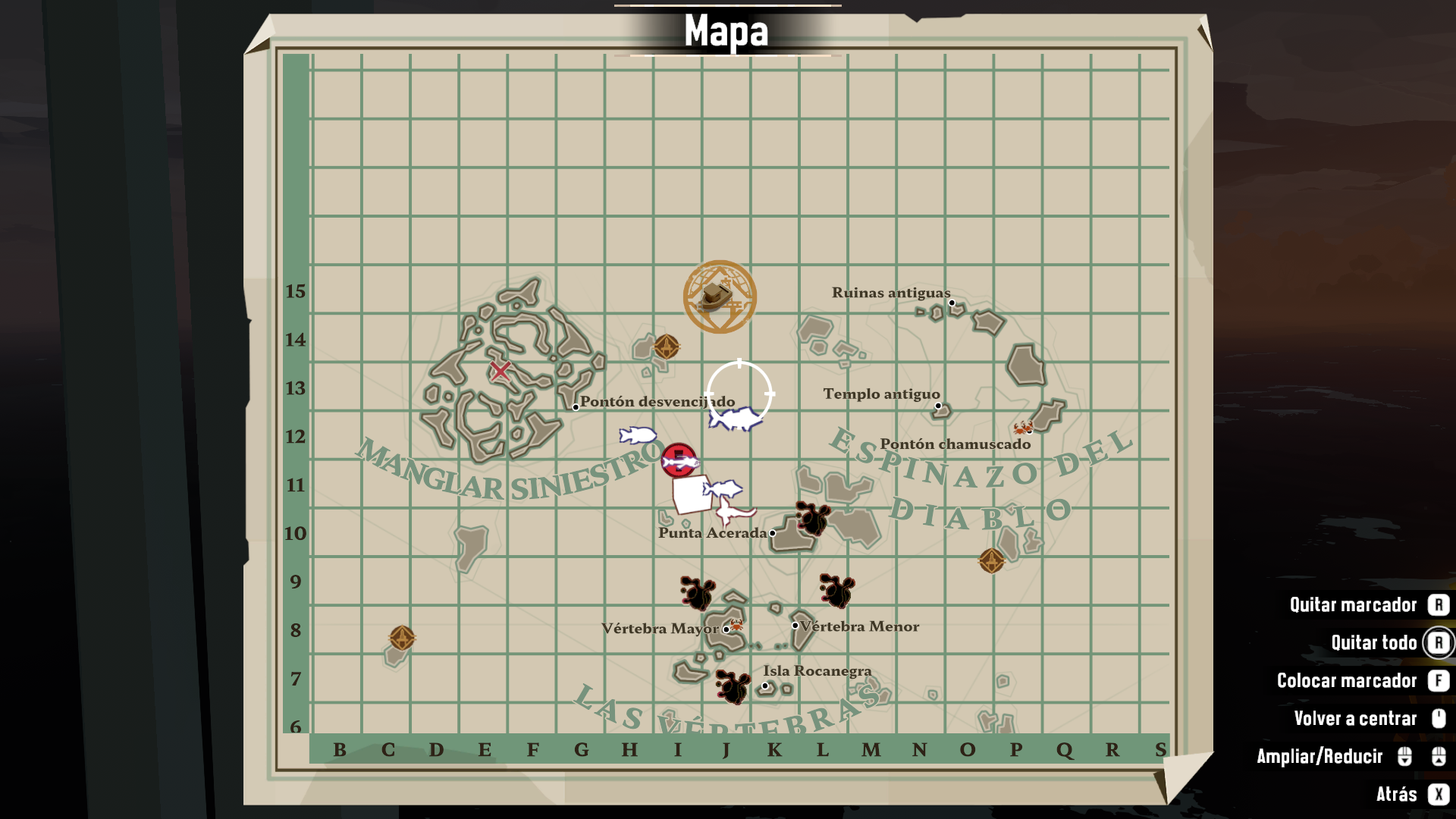Screen dimensions: 1456x819
Task: Select the blank white square marker
Action: click(x=690, y=496)
